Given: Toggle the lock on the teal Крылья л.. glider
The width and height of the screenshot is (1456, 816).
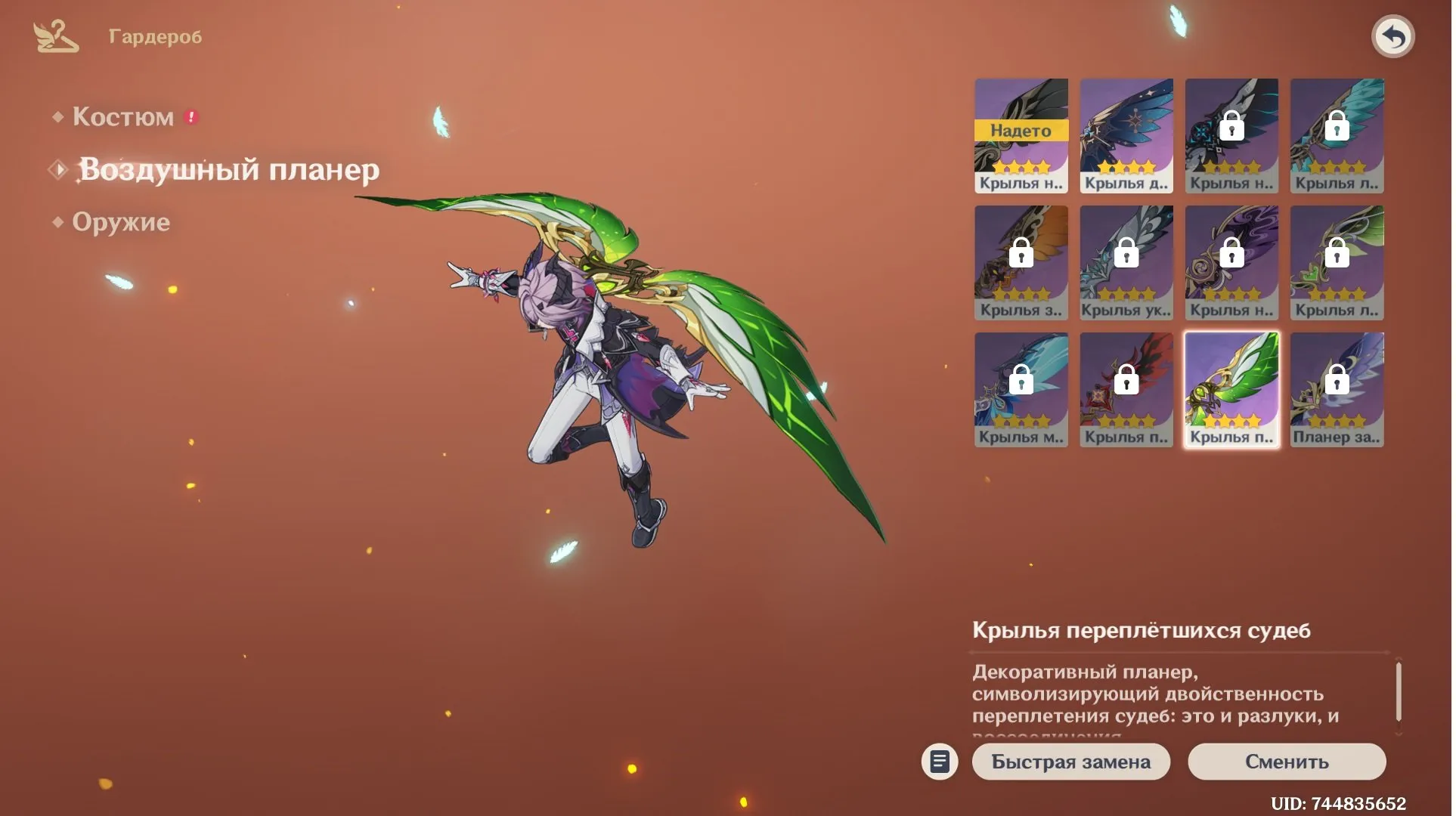Looking at the screenshot, I should [x=1337, y=128].
